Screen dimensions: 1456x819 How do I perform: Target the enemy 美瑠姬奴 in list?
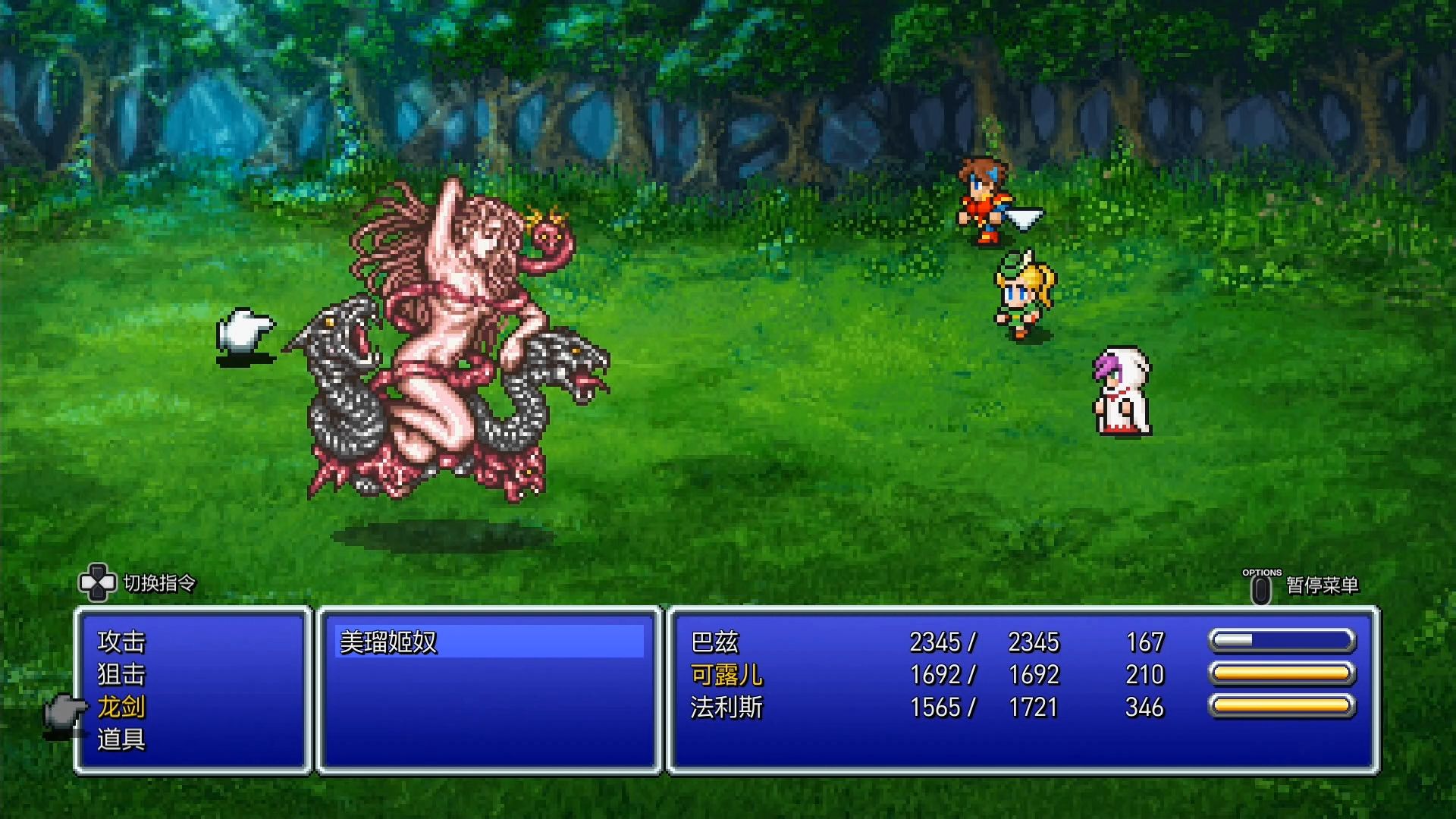click(388, 642)
